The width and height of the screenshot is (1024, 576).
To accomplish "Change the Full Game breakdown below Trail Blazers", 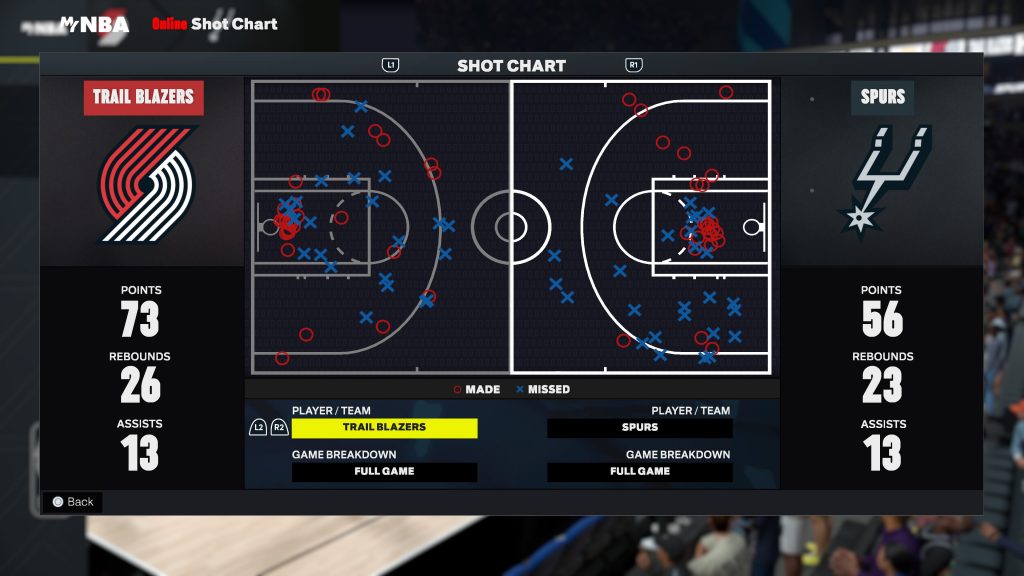I will pyautogui.click(x=384, y=471).
